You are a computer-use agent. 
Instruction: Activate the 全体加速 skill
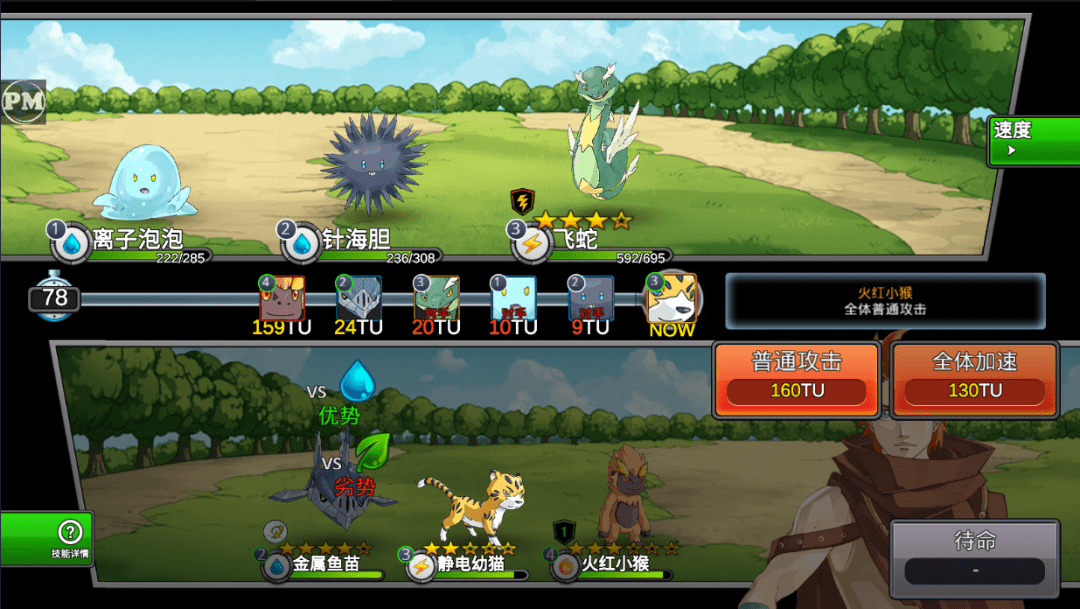pyautogui.click(x=975, y=378)
